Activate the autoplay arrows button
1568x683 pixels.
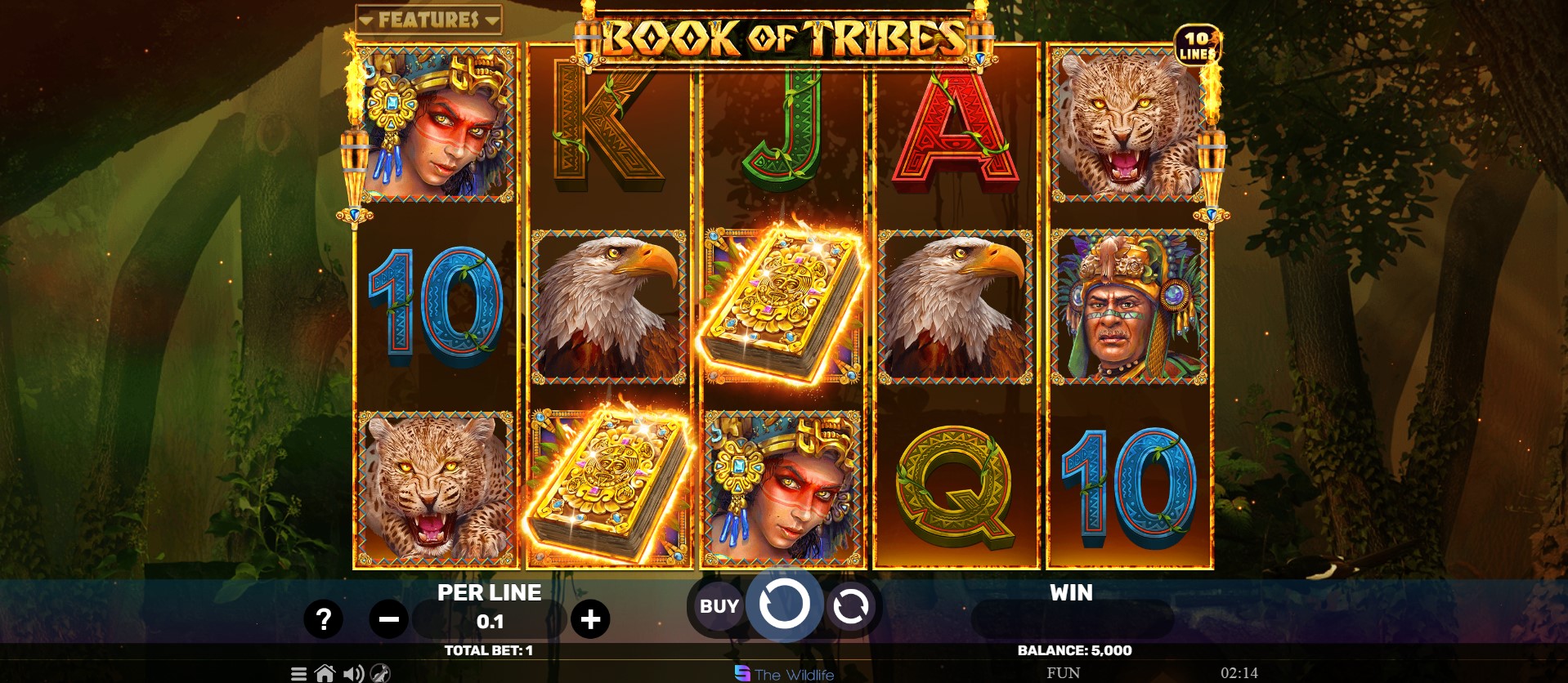[x=850, y=606]
